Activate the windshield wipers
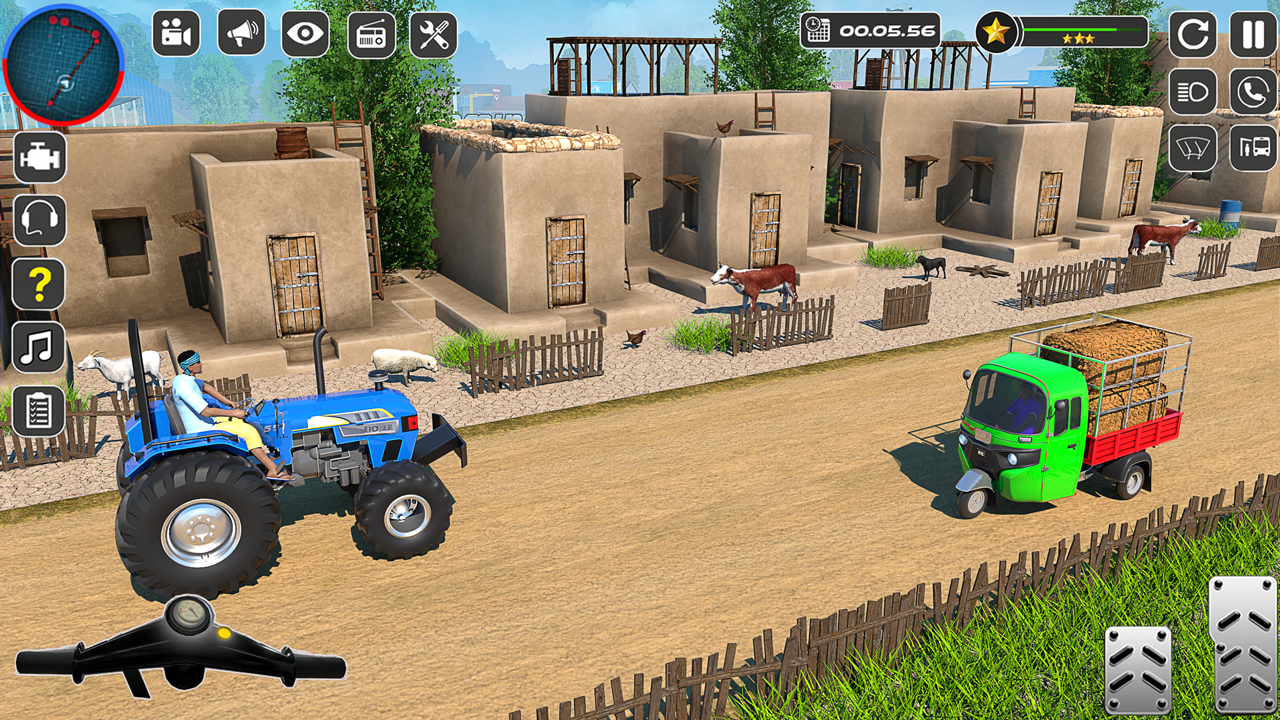Screen dimensions: 1280x720 coord(1193,148)
